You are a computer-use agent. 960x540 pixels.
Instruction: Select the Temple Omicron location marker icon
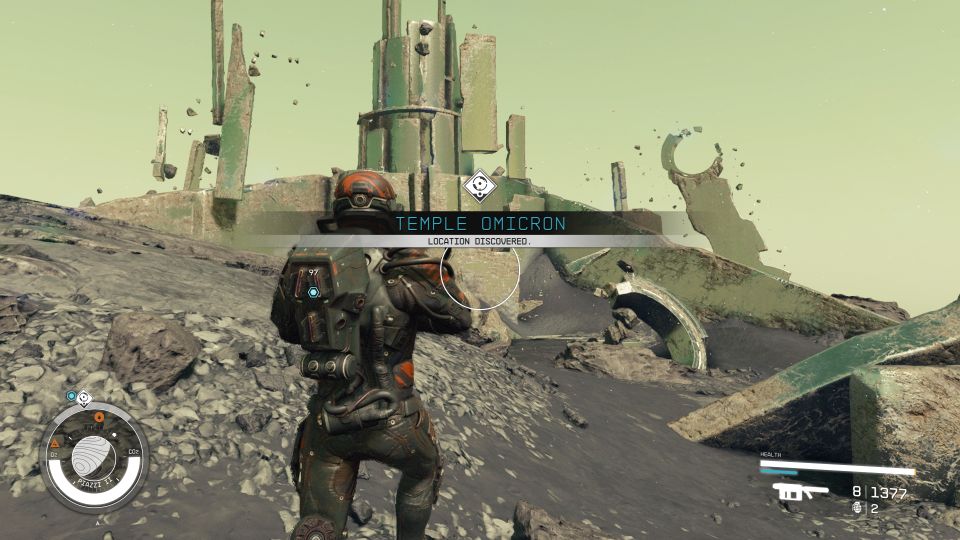pos(481,185)
